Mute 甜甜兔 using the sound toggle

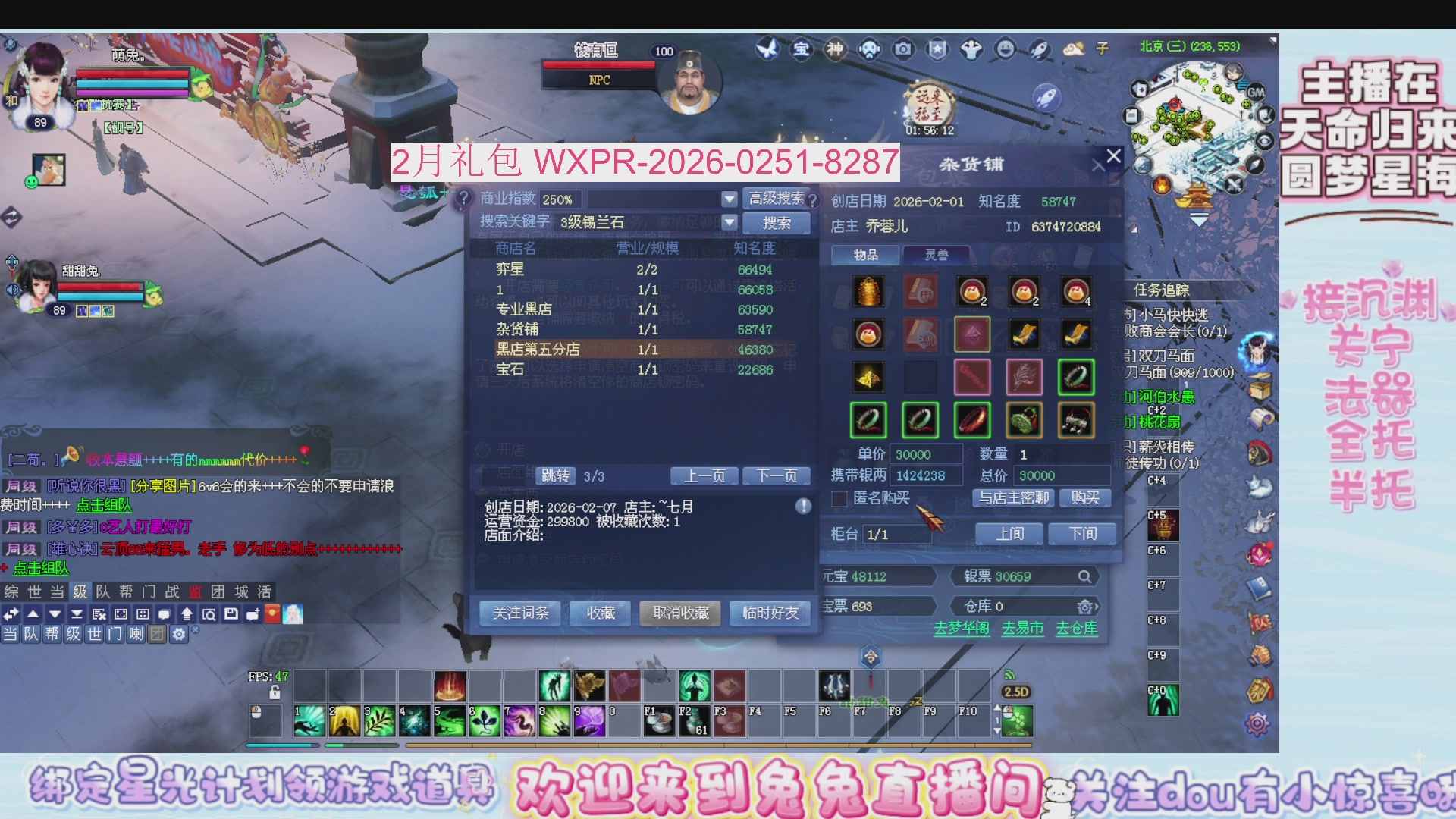point(12,288)
